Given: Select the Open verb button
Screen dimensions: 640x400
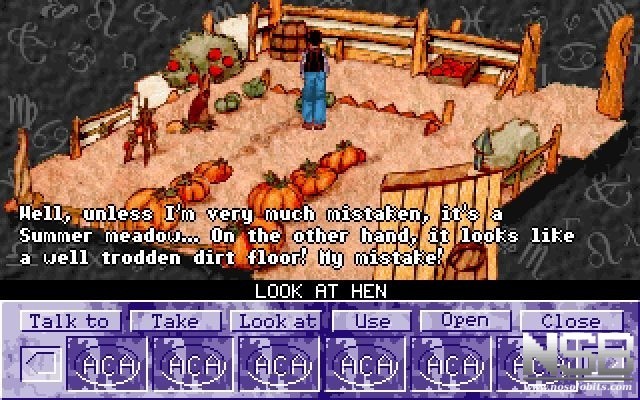Looking at the screenshot, I should click(x=465, y=321).
